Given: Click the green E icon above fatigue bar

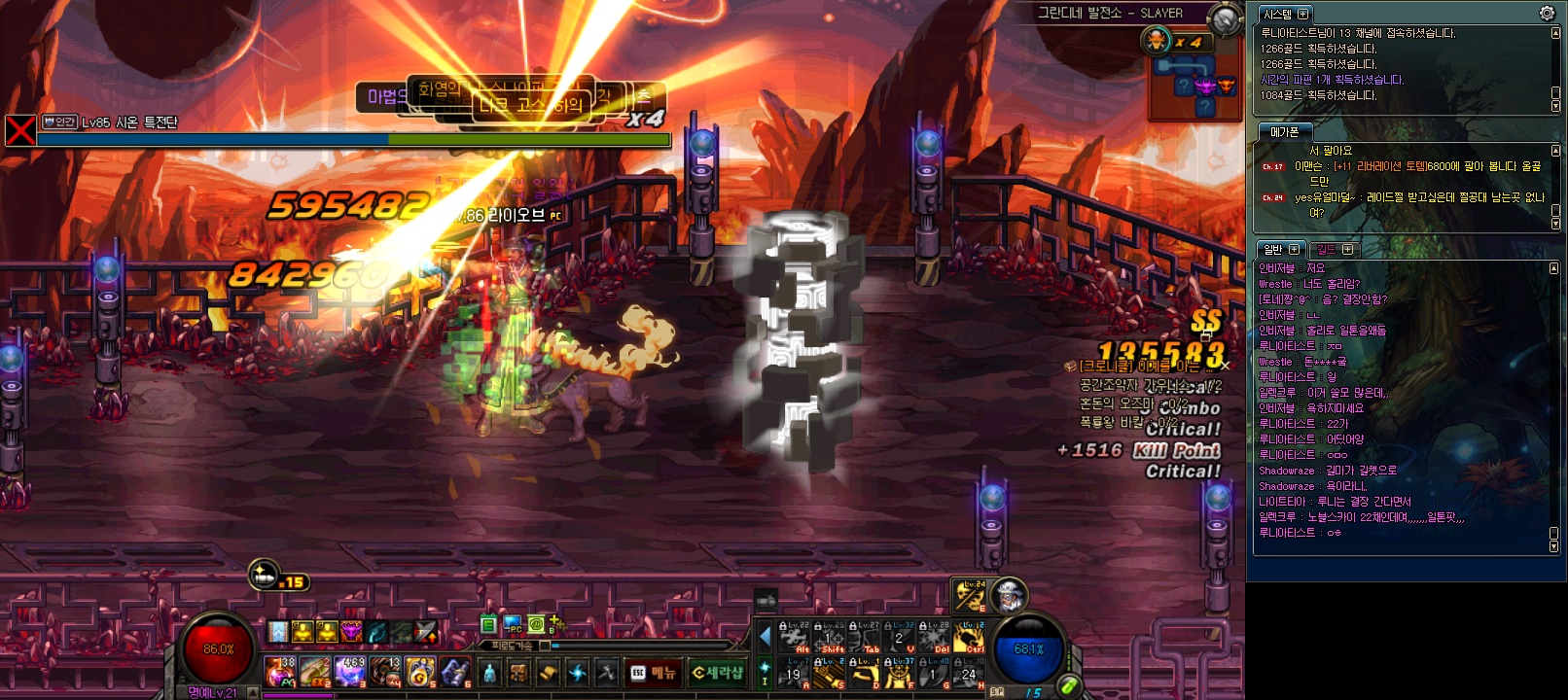Looking at the screenshot, I should [x=489, y=625].
